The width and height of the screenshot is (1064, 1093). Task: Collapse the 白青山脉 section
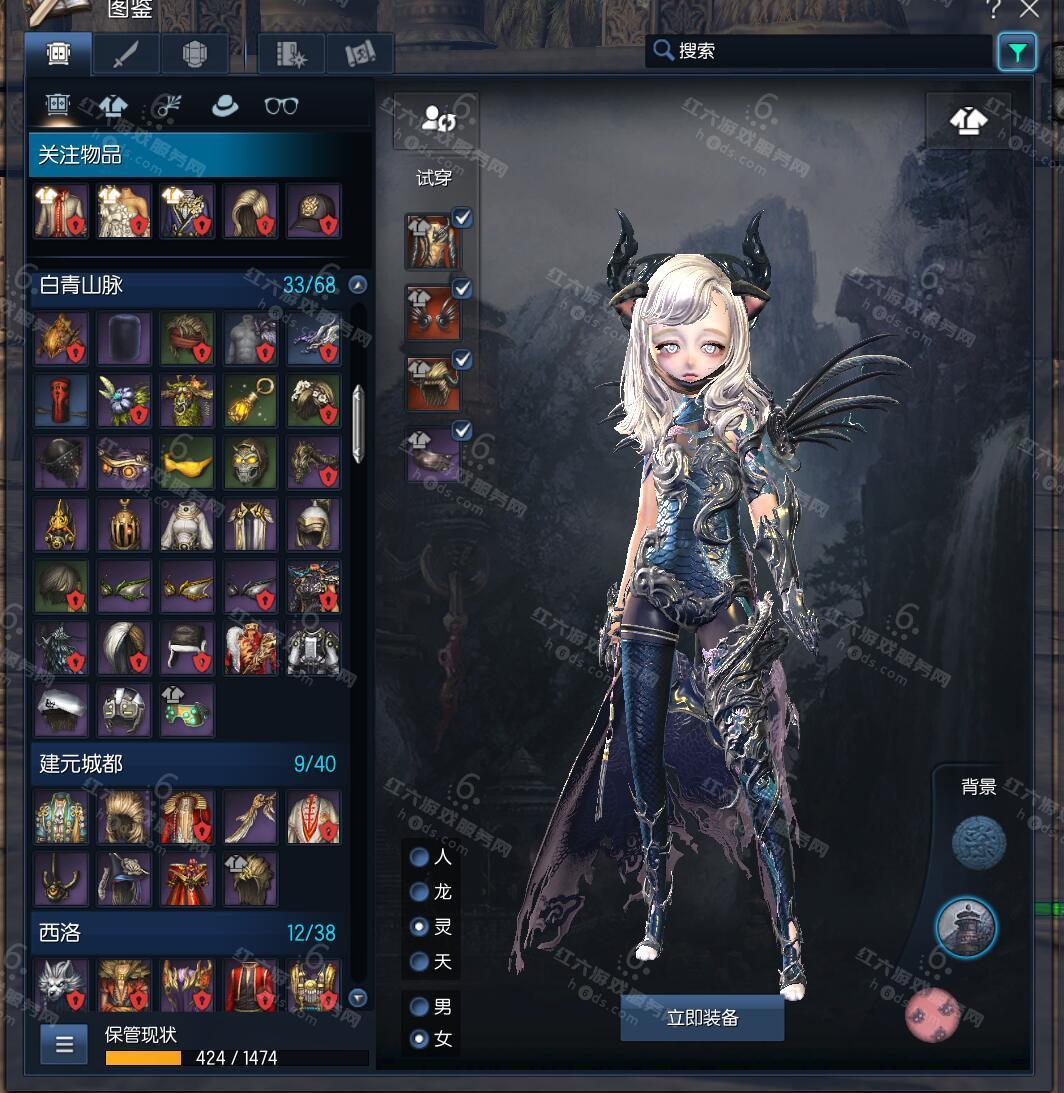click(357, 286)
